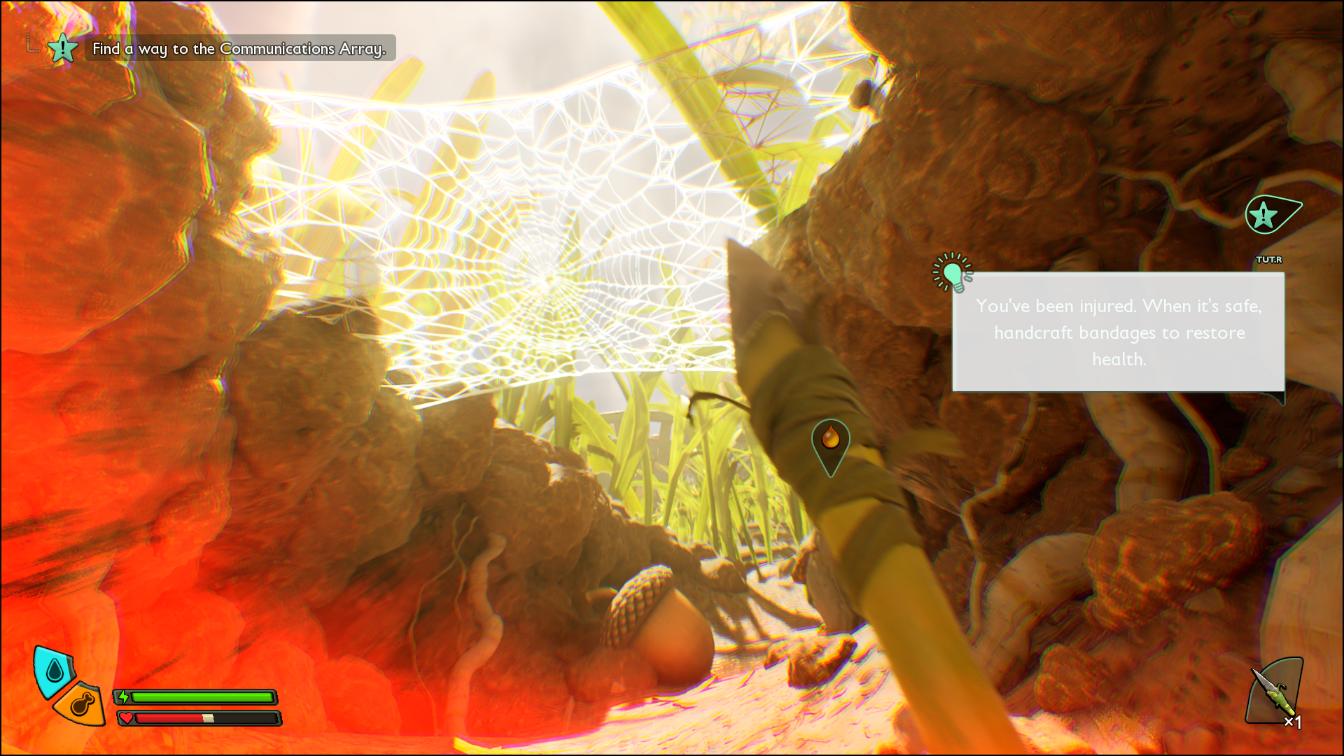This screenshot has width=1344, height=756.
Task: Click the injured bandages hint box
Action: [1118, 332]
